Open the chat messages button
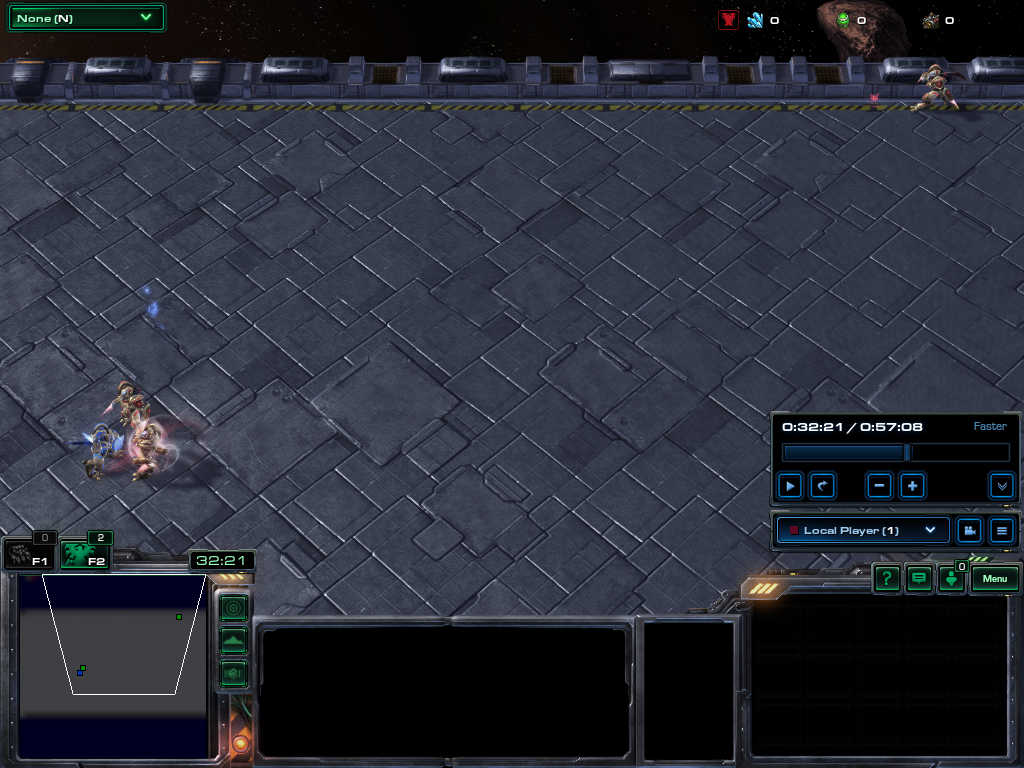The image size is (1024, 768). (918, 579)
